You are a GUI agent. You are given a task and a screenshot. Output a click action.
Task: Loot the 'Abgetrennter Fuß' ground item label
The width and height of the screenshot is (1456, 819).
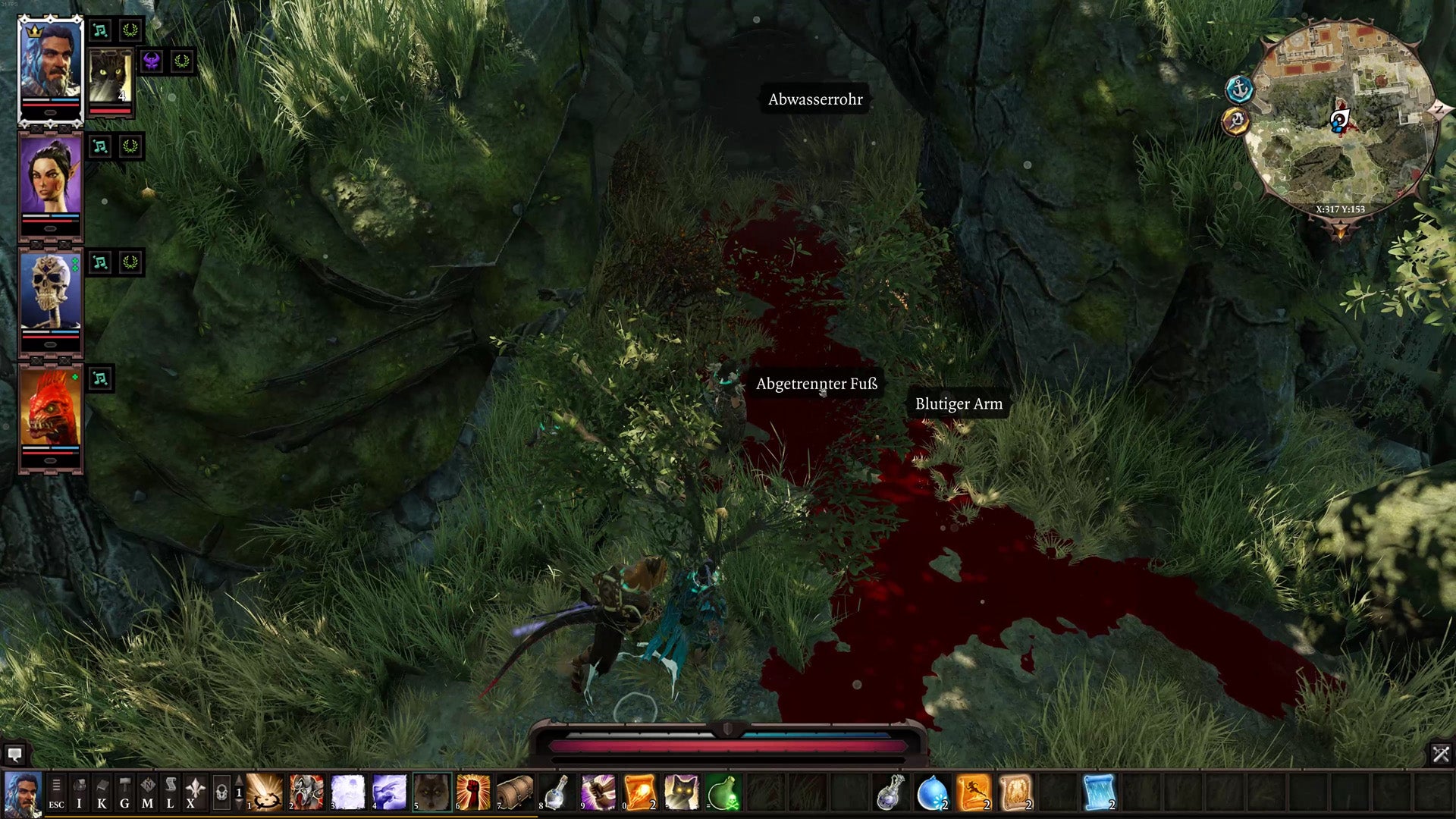(817, 384)
